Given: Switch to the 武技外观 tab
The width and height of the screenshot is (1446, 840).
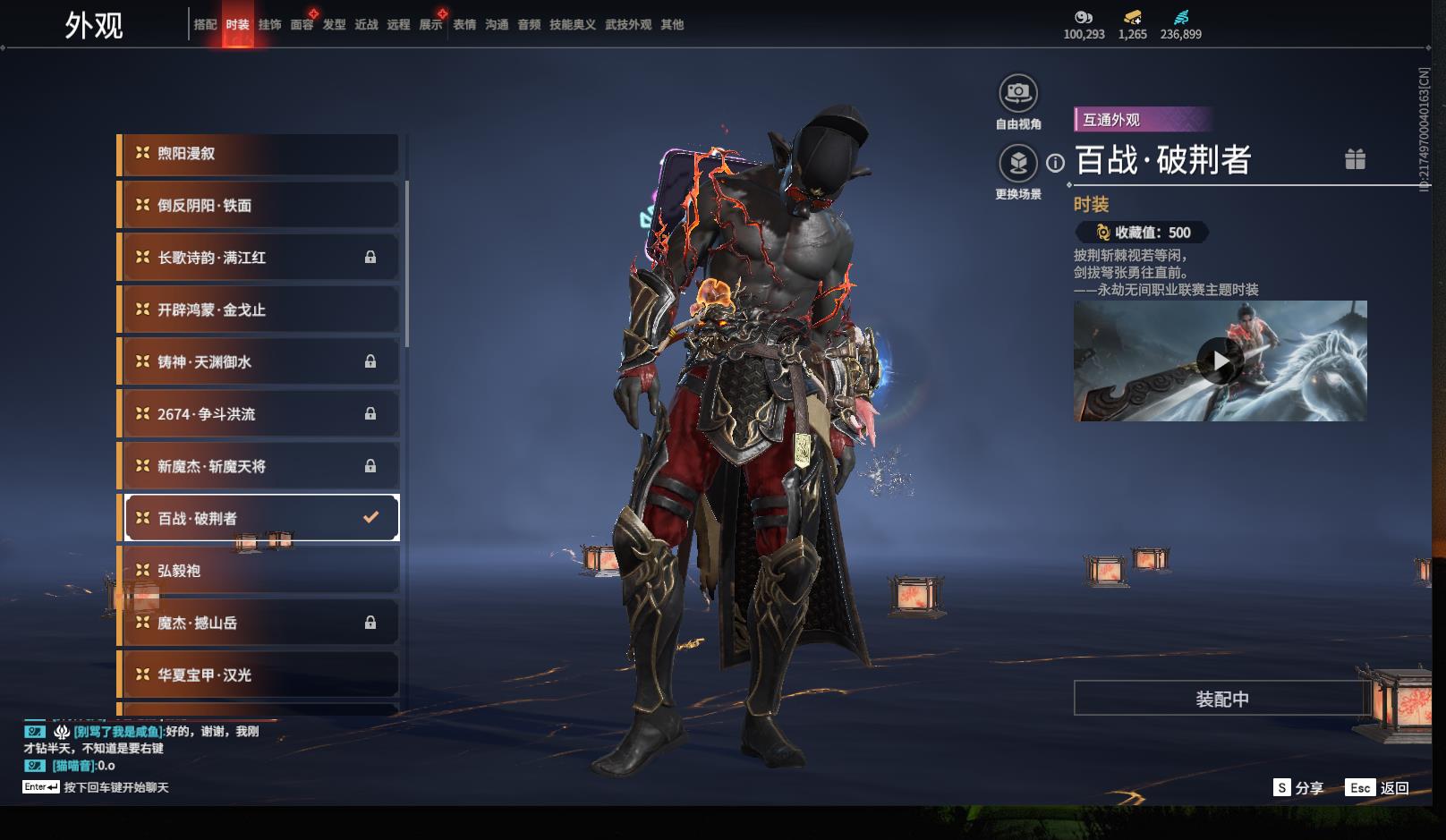Looking at the screenshot, I should pos(628,25).
